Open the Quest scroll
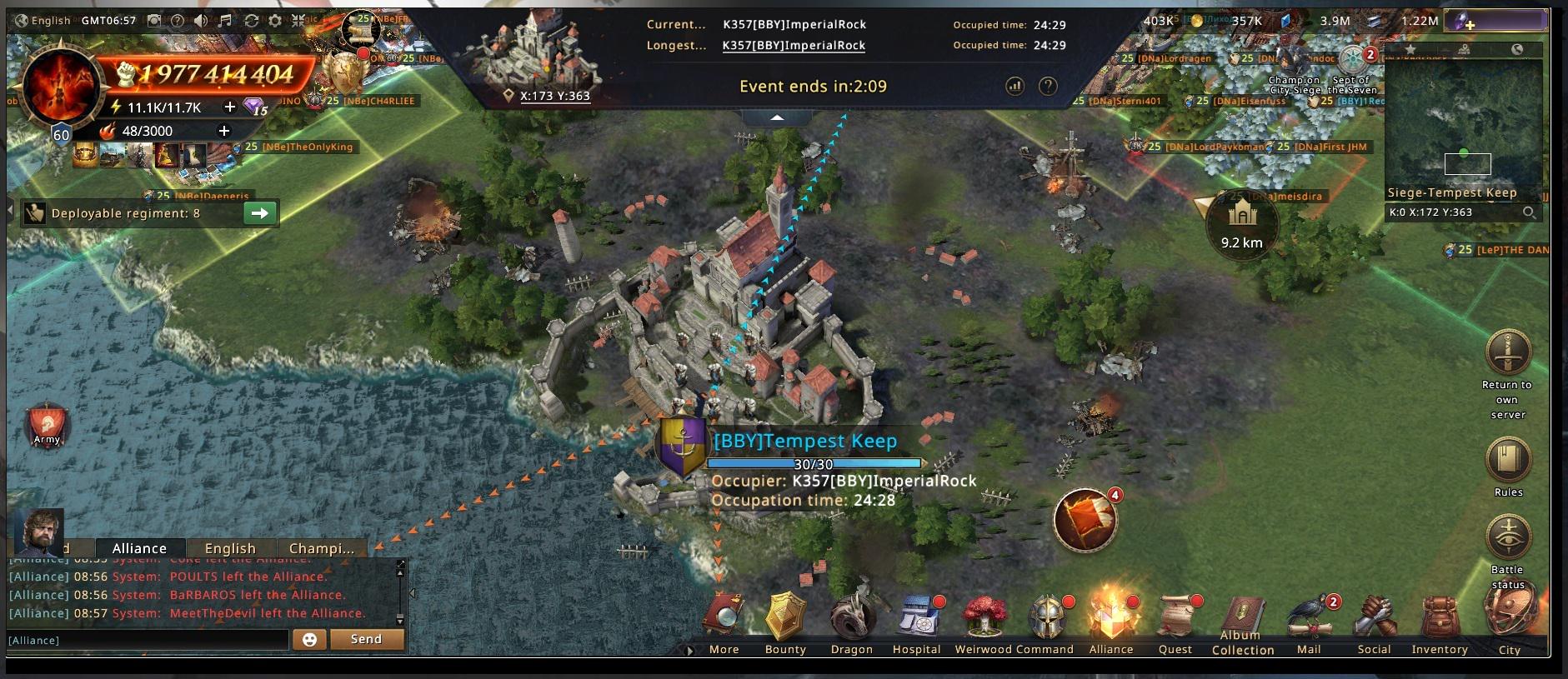This screenshot has height=679, width=1568. pos(1175,621)
